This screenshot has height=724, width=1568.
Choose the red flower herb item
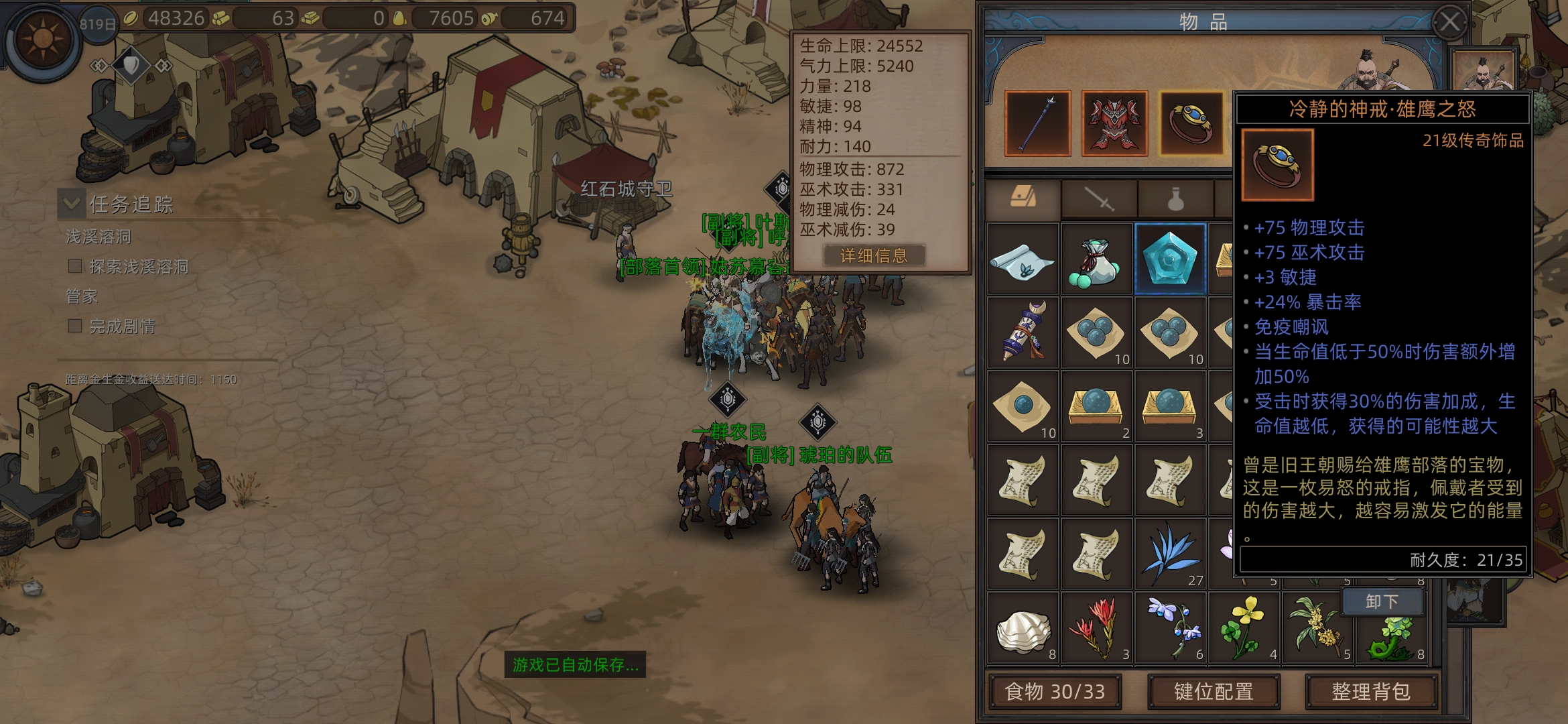(1096, 629)
